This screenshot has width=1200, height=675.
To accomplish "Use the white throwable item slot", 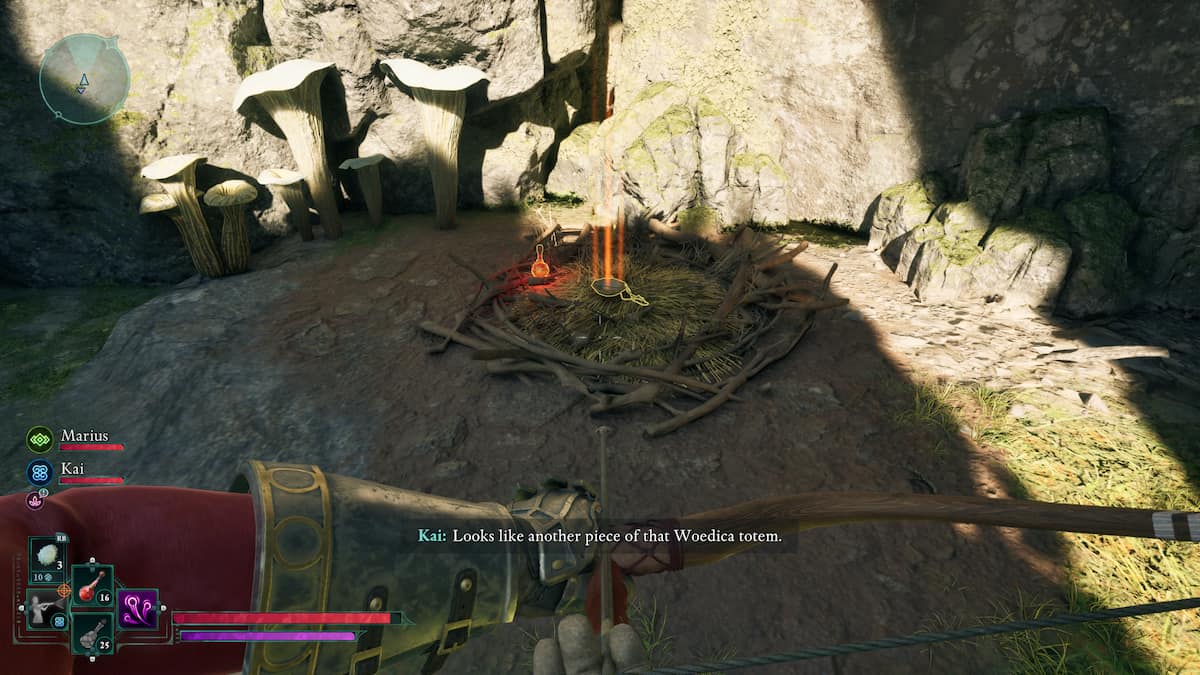I will (x=48, y=556).
